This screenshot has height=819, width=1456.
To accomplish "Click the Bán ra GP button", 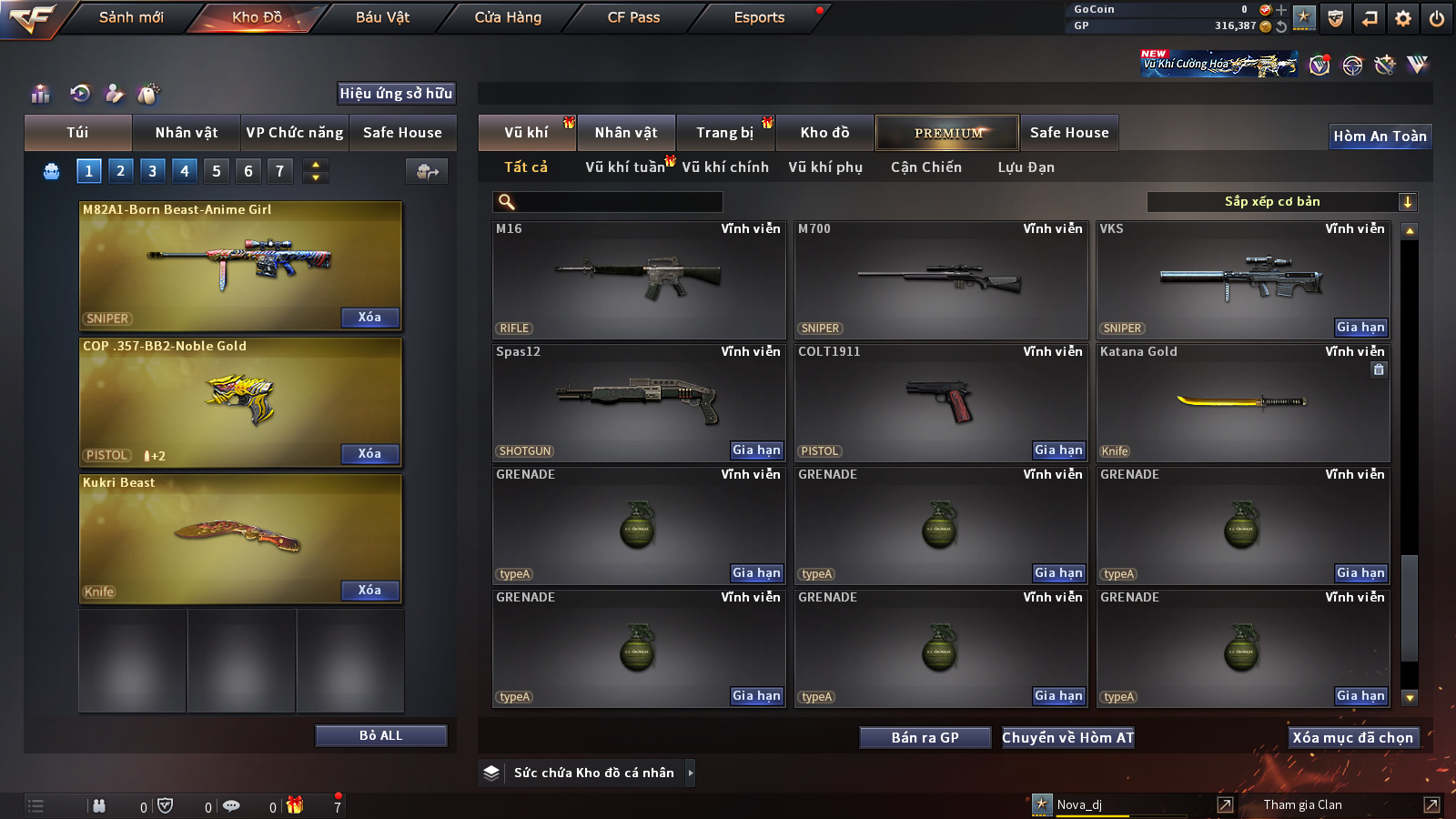I will [x=925, y=737].
